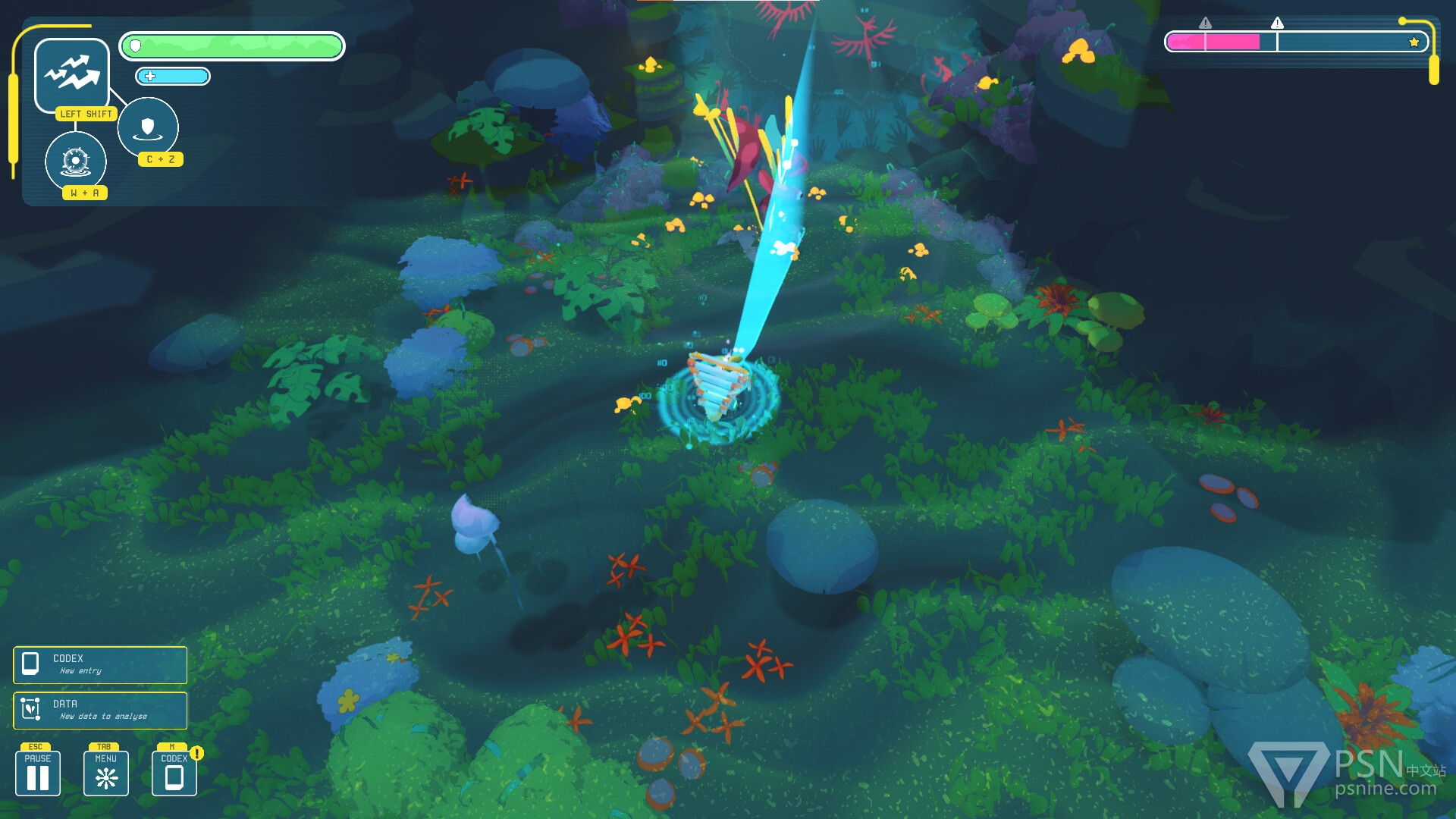
Task: Open the Codex new entry notification
Action: click(x=100, y=664)
